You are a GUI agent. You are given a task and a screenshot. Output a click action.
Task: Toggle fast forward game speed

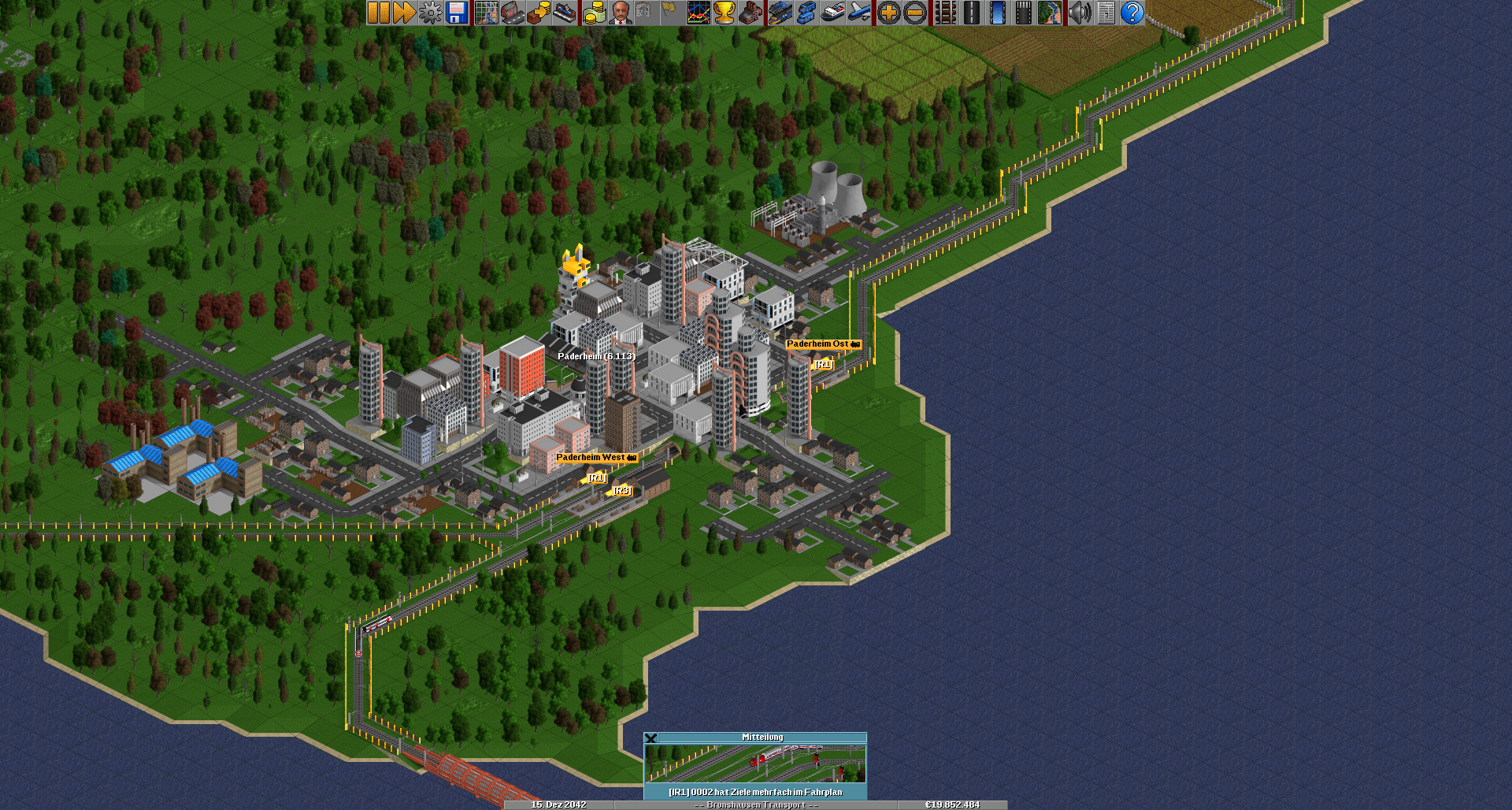tap(404, 13)
